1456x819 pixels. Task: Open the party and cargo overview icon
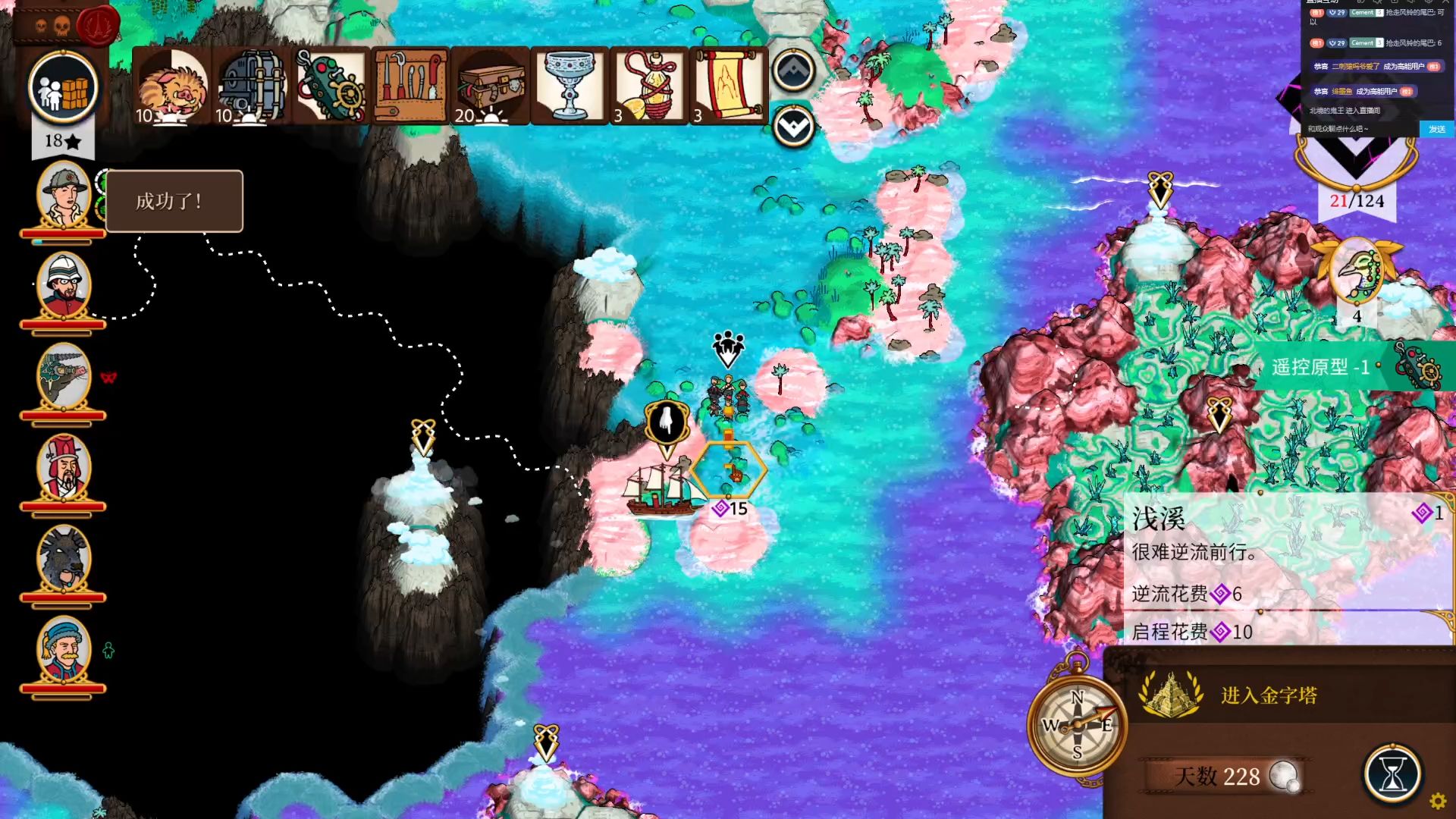63,88
